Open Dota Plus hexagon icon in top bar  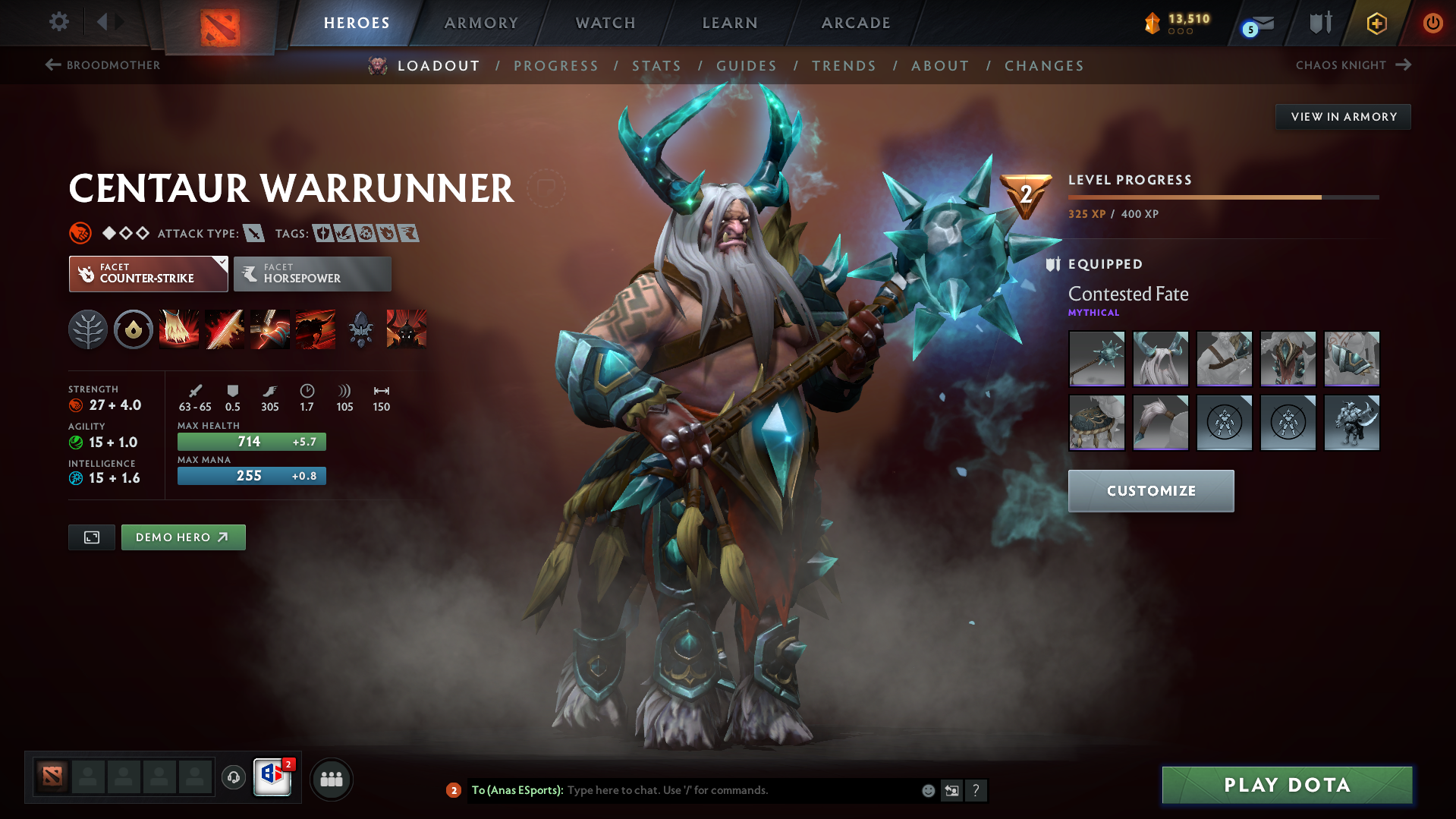pos(1376,23)
